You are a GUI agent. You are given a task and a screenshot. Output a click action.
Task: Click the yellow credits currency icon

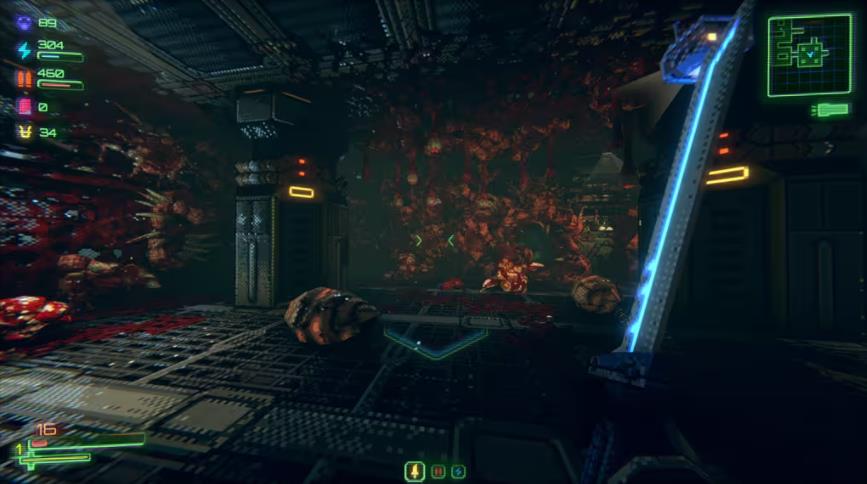coord(24,132)
